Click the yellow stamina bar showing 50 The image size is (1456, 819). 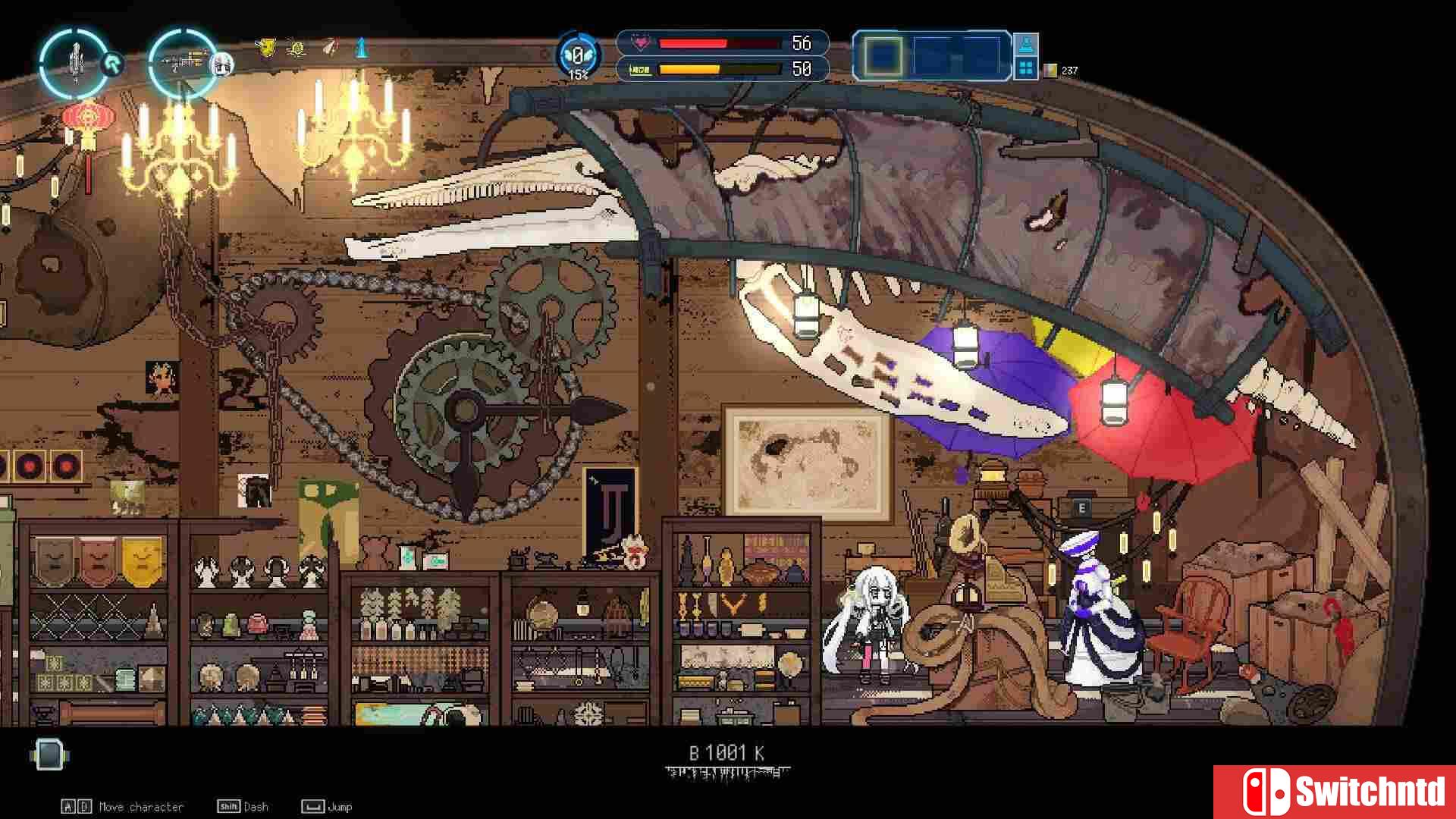coord(690,68)
